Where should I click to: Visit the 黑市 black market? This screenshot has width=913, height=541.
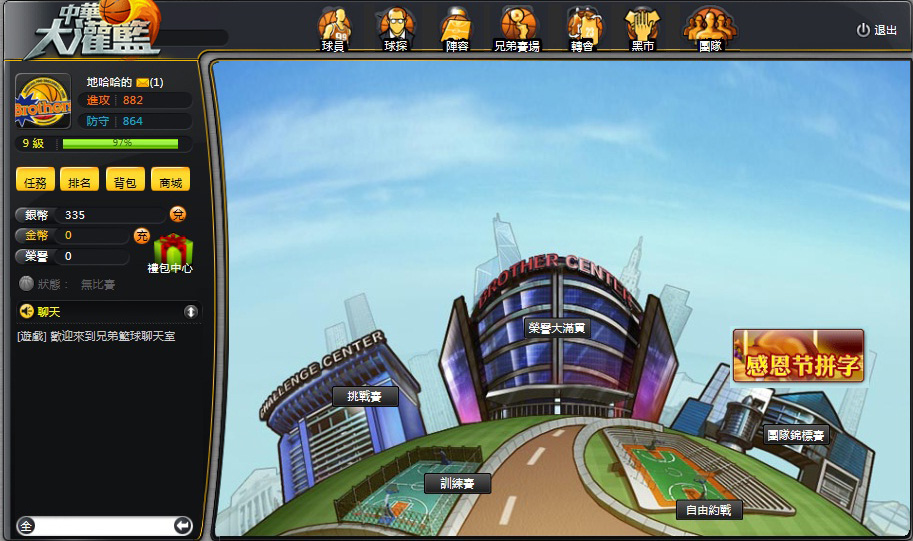click(643, 30)
